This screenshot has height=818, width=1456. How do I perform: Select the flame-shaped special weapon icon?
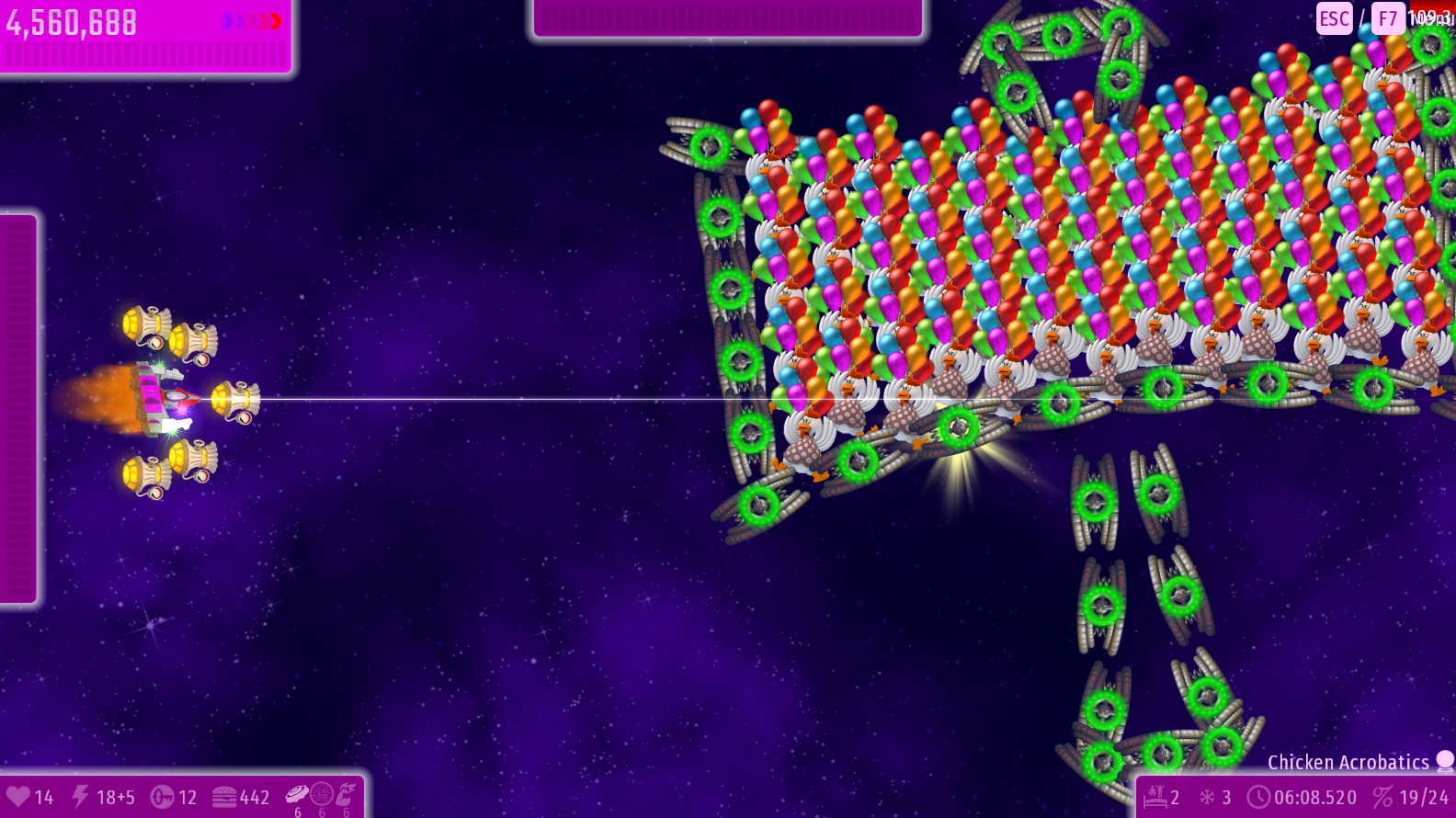346,794
